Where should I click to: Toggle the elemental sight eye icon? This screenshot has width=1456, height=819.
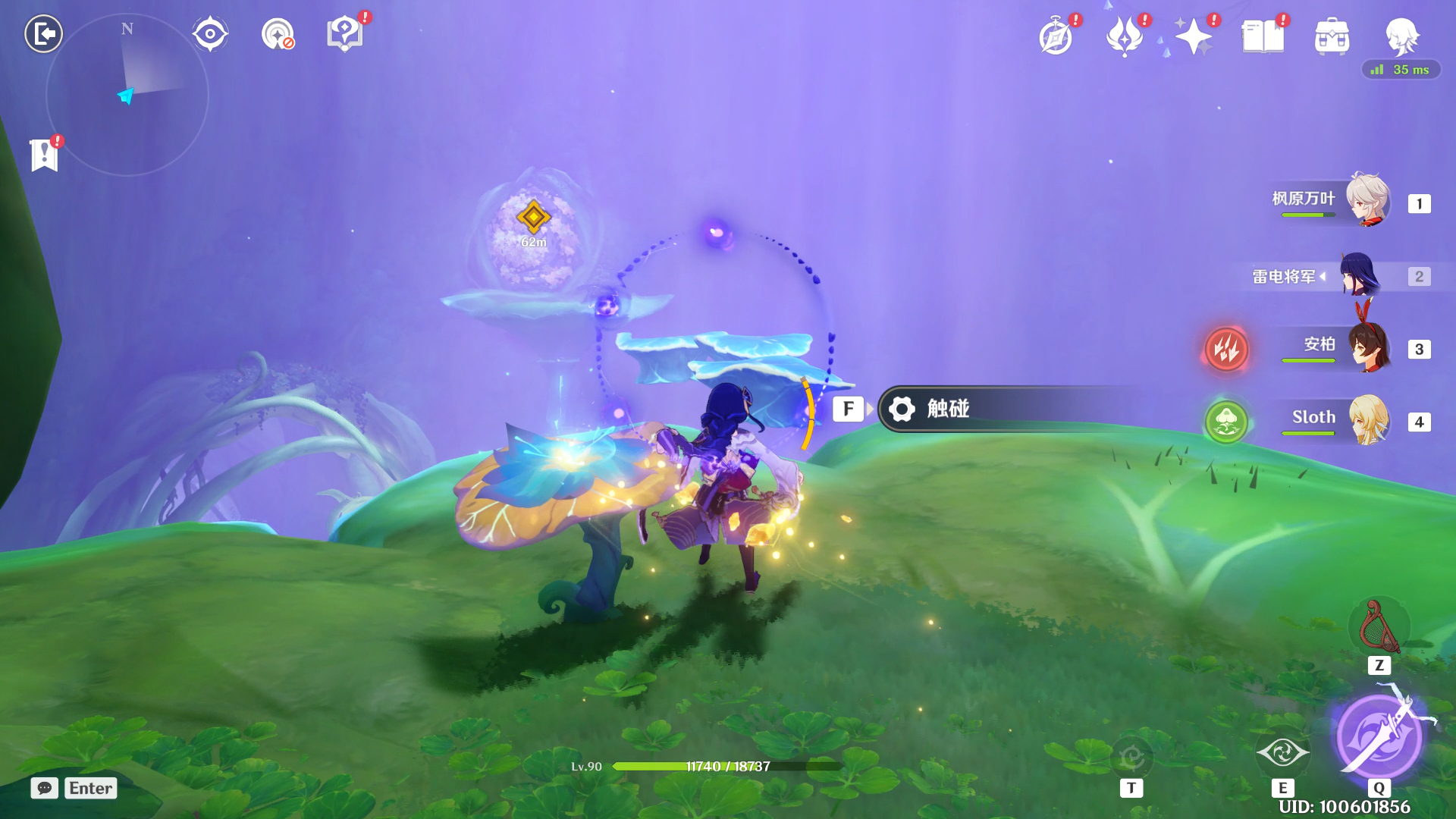(x=210, y=34)
